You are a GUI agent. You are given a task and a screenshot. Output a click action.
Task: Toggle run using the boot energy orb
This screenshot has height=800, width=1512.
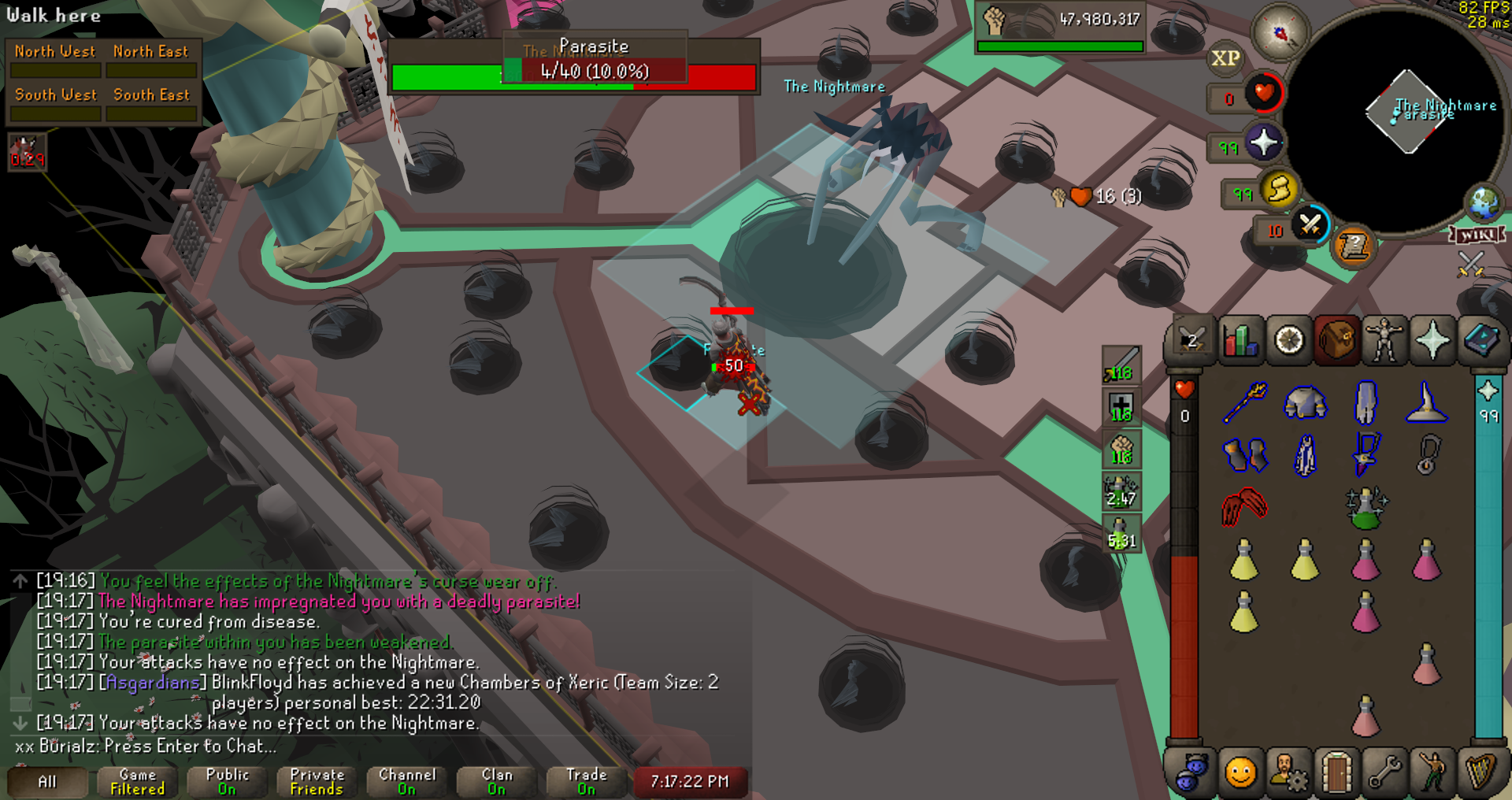point(1279,190)
